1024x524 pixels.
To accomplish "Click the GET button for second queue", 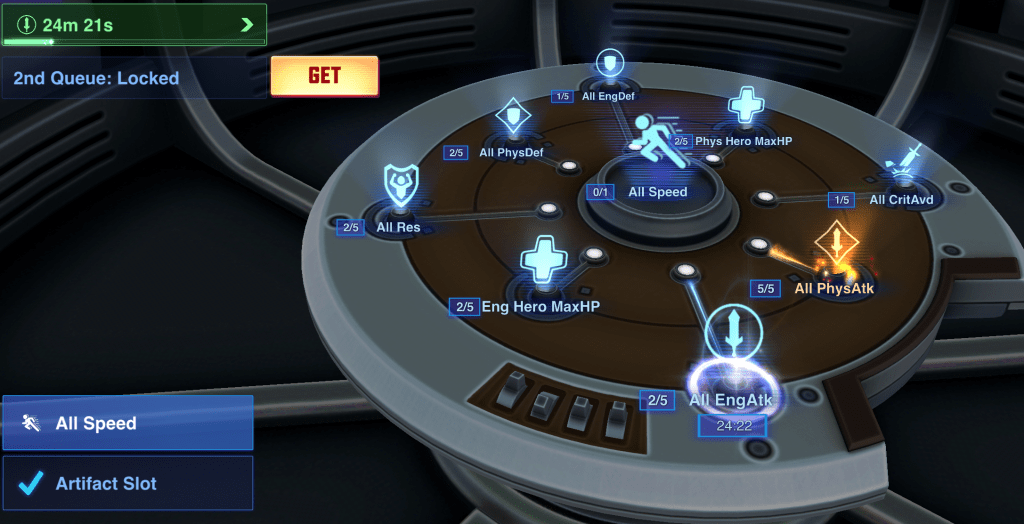I will pyautogui.click(x=324, y=76).
